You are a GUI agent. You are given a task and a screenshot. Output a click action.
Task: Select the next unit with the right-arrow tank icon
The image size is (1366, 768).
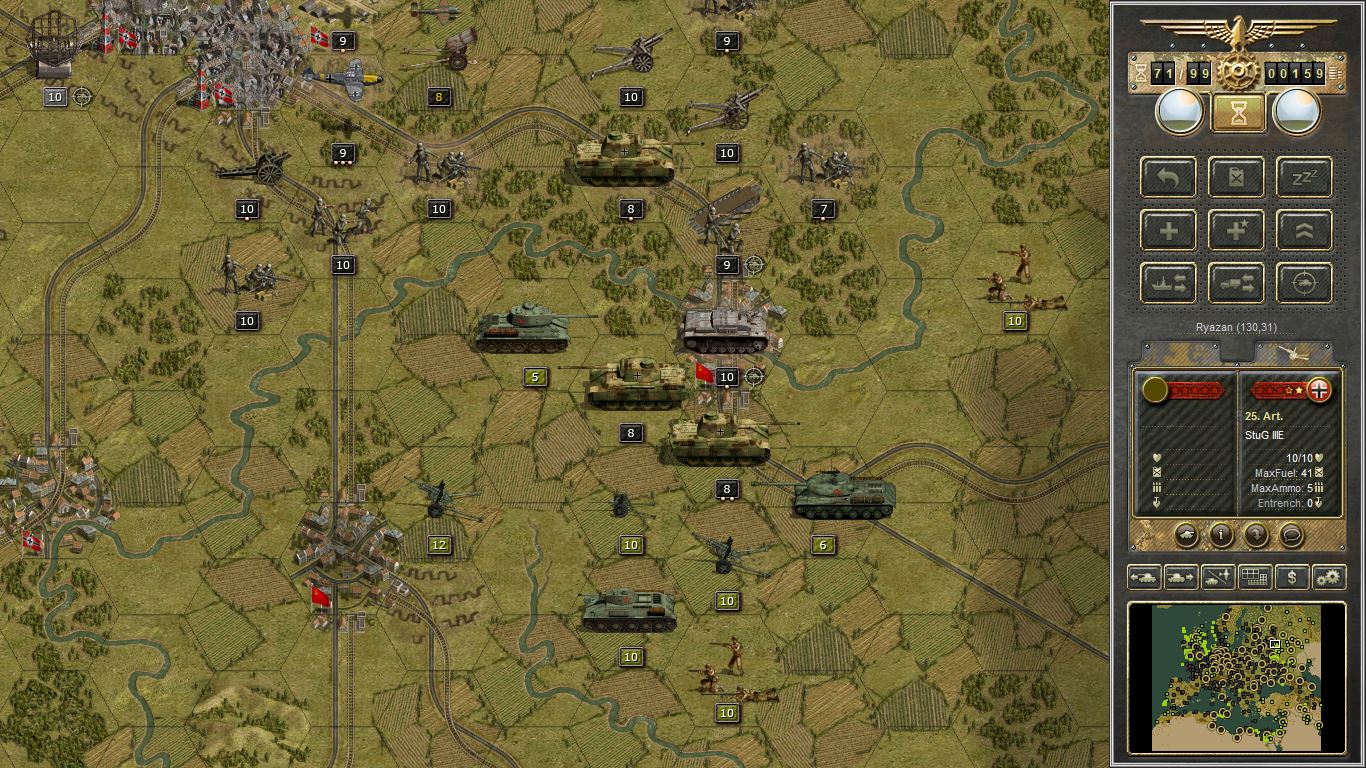pyautogui.click(x=1180, y=577)
